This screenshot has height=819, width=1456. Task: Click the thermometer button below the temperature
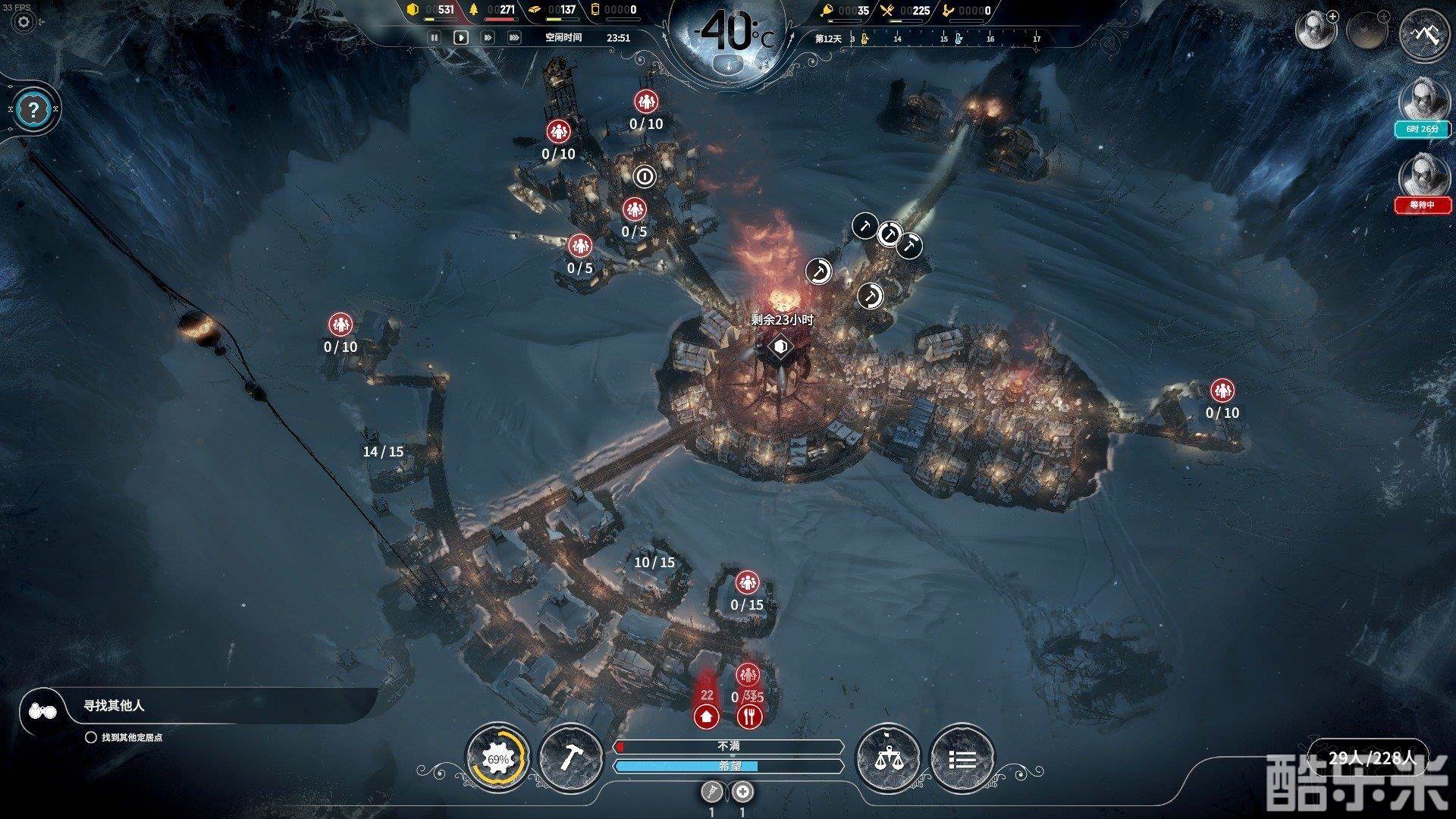click(728, 64)
